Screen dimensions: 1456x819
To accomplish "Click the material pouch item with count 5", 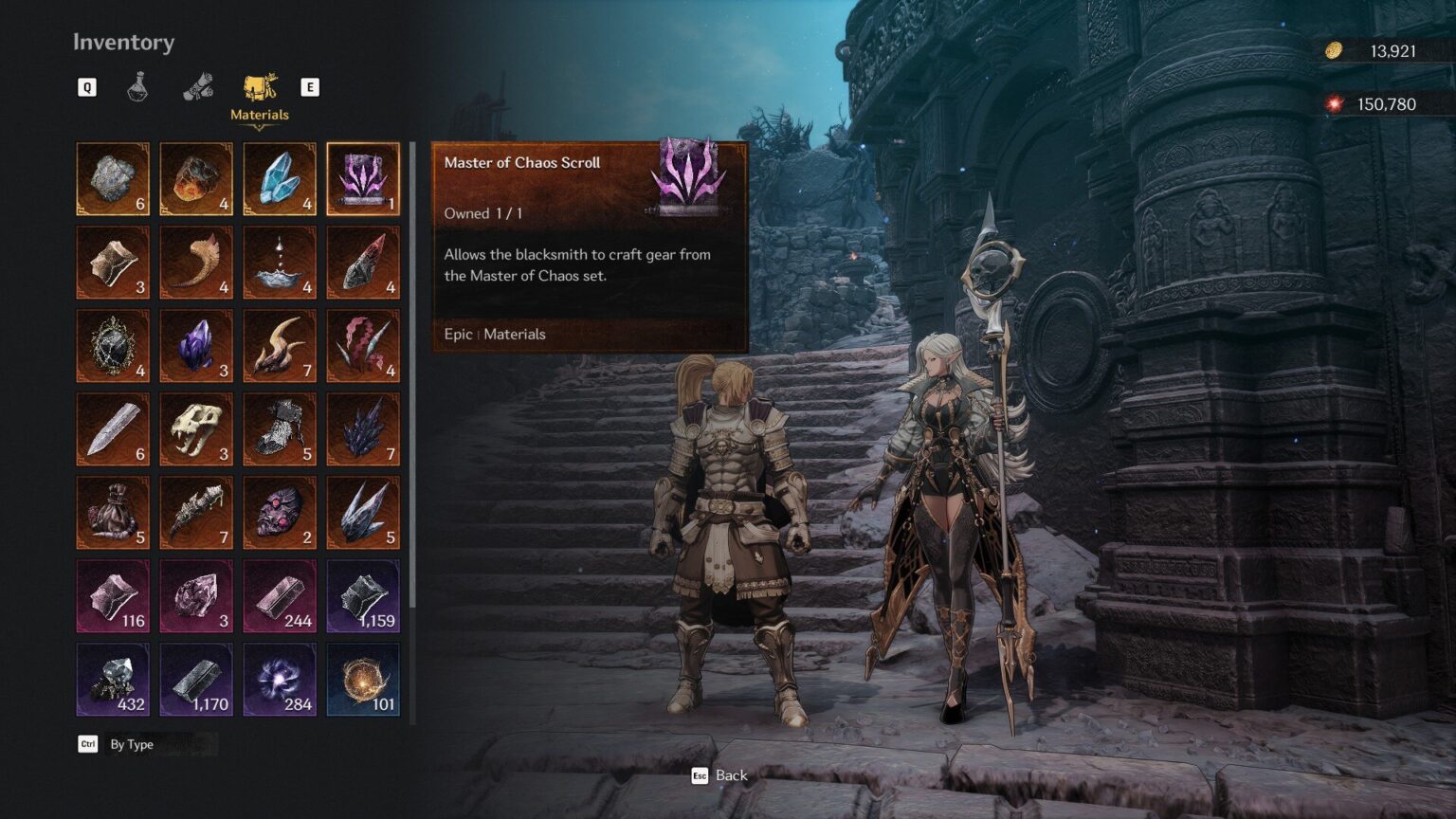I will (113, 512).
